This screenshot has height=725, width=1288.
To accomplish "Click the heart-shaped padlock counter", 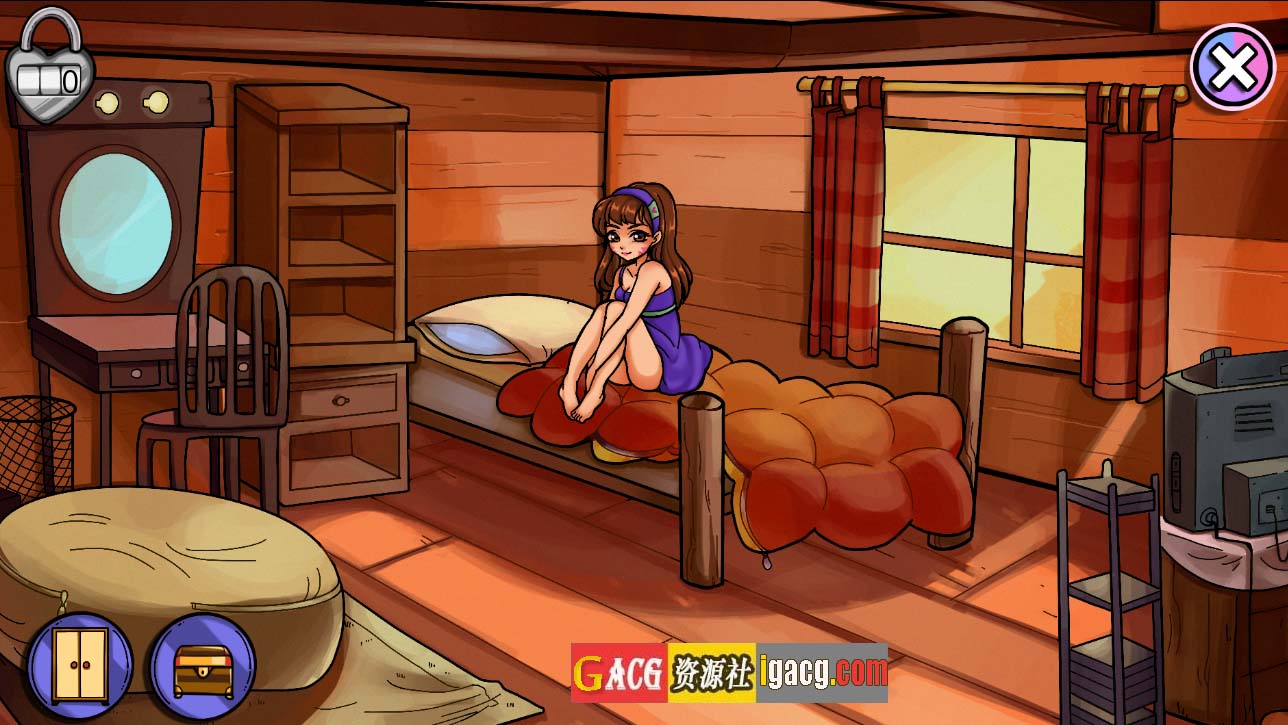I will pos(49,70).
